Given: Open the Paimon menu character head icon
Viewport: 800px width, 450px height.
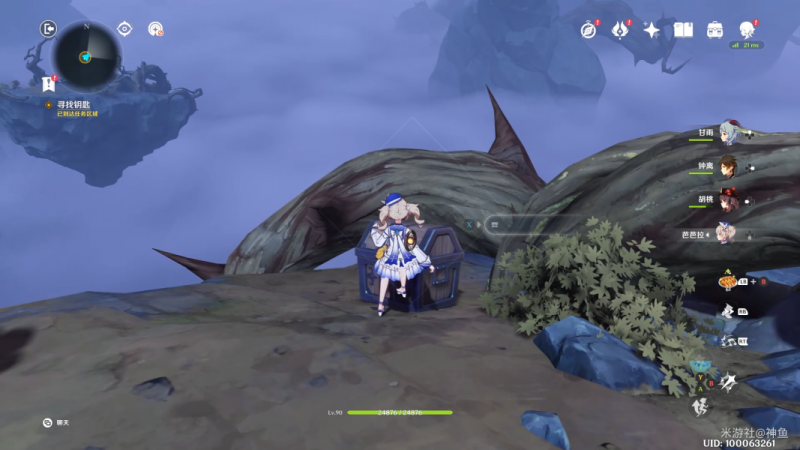Looking at the screenshot, I should pos(745,30).
